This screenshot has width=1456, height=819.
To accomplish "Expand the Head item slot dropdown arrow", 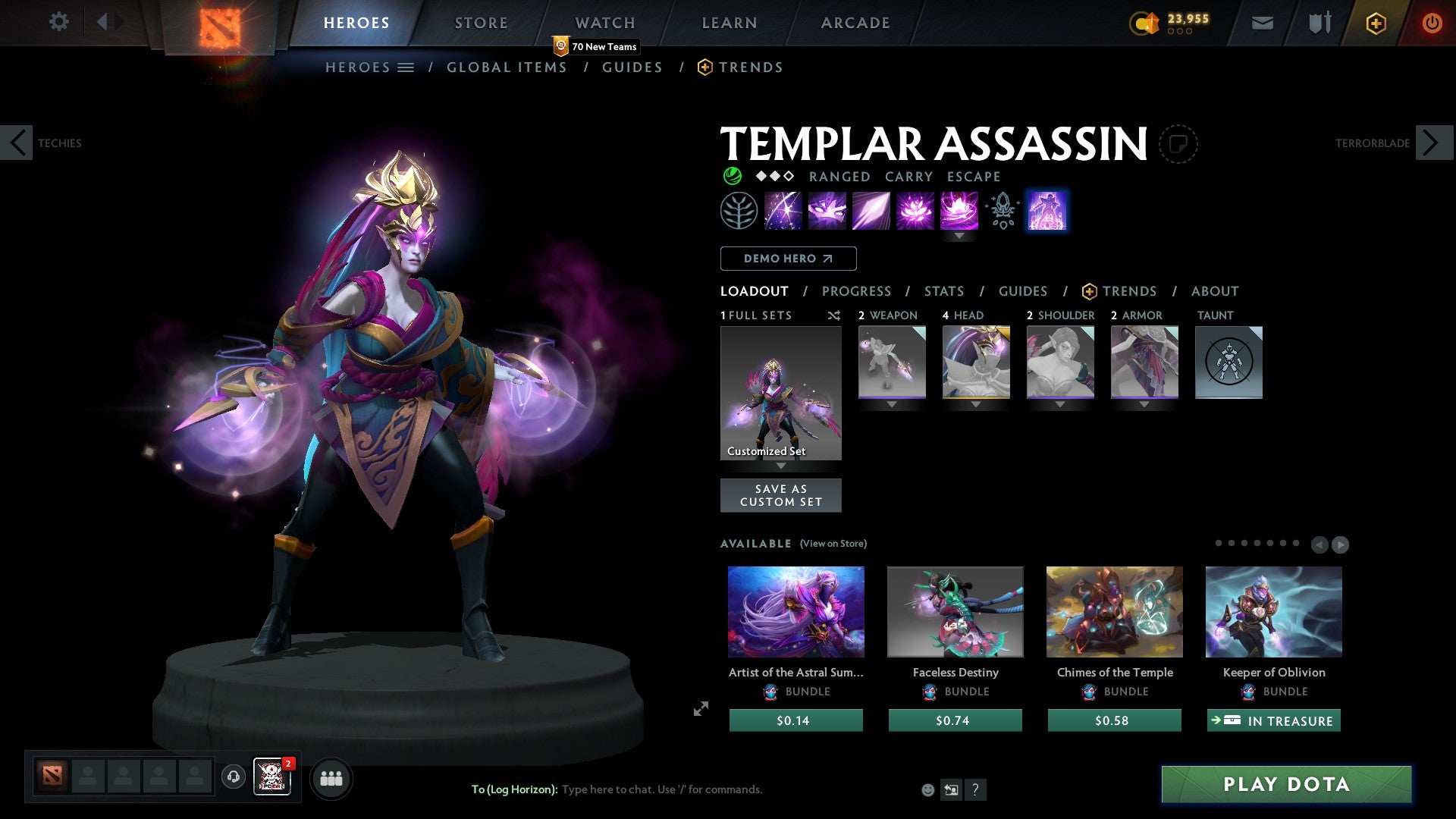I will (x=976, y=404).
